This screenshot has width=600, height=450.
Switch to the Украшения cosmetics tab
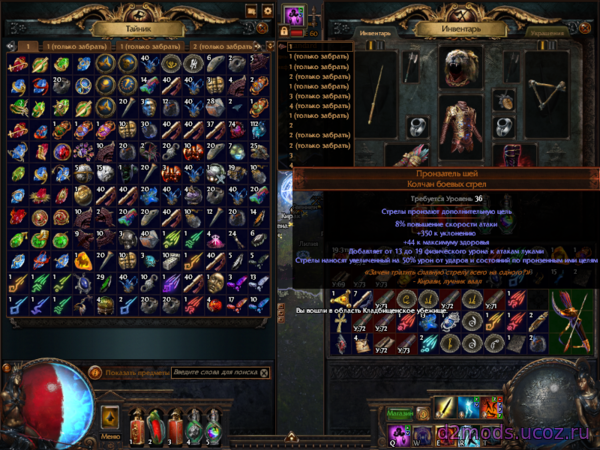coord(549,32)
